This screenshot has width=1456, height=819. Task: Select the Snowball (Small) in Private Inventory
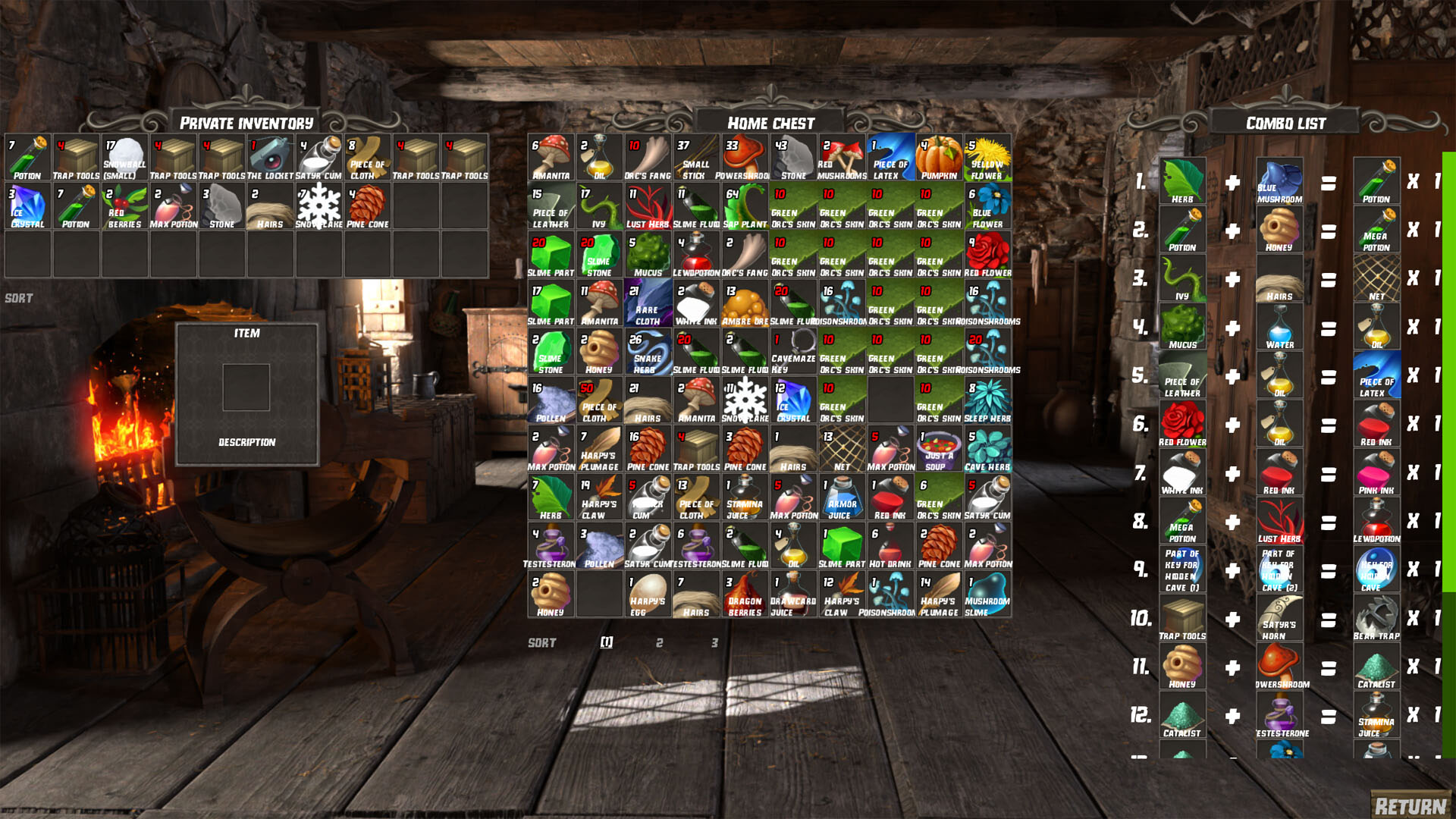point(125,155)
